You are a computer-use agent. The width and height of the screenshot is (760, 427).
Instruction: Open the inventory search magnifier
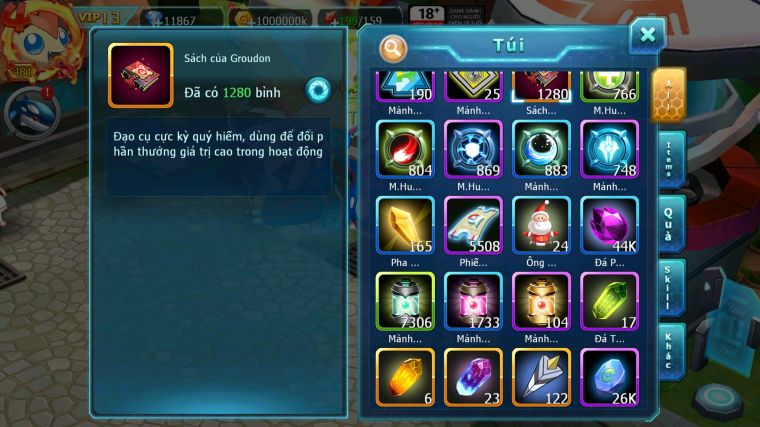click(x=394, y=47)
